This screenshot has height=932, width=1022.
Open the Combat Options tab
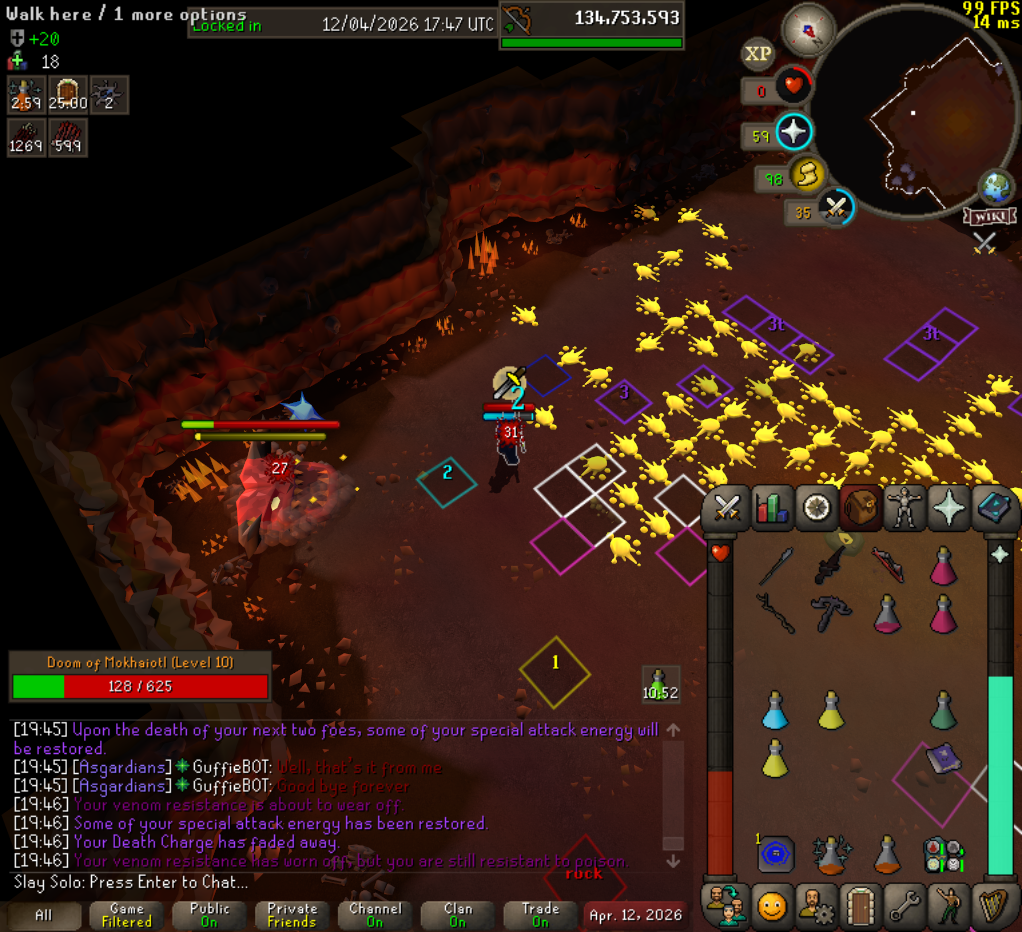pyautogui.click(x=726, y=509)
